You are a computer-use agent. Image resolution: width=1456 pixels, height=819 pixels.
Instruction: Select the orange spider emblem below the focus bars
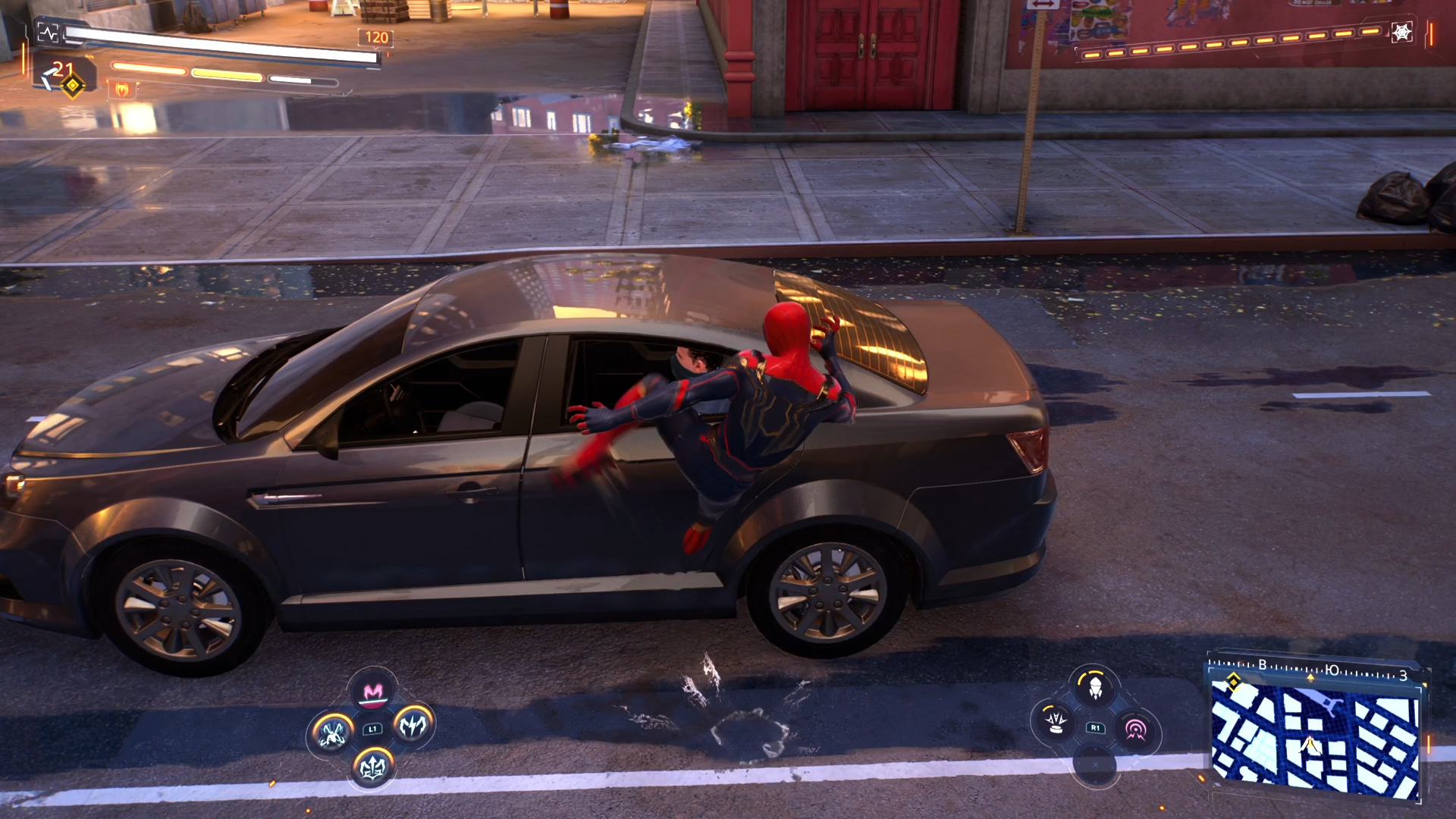(122, 90)
